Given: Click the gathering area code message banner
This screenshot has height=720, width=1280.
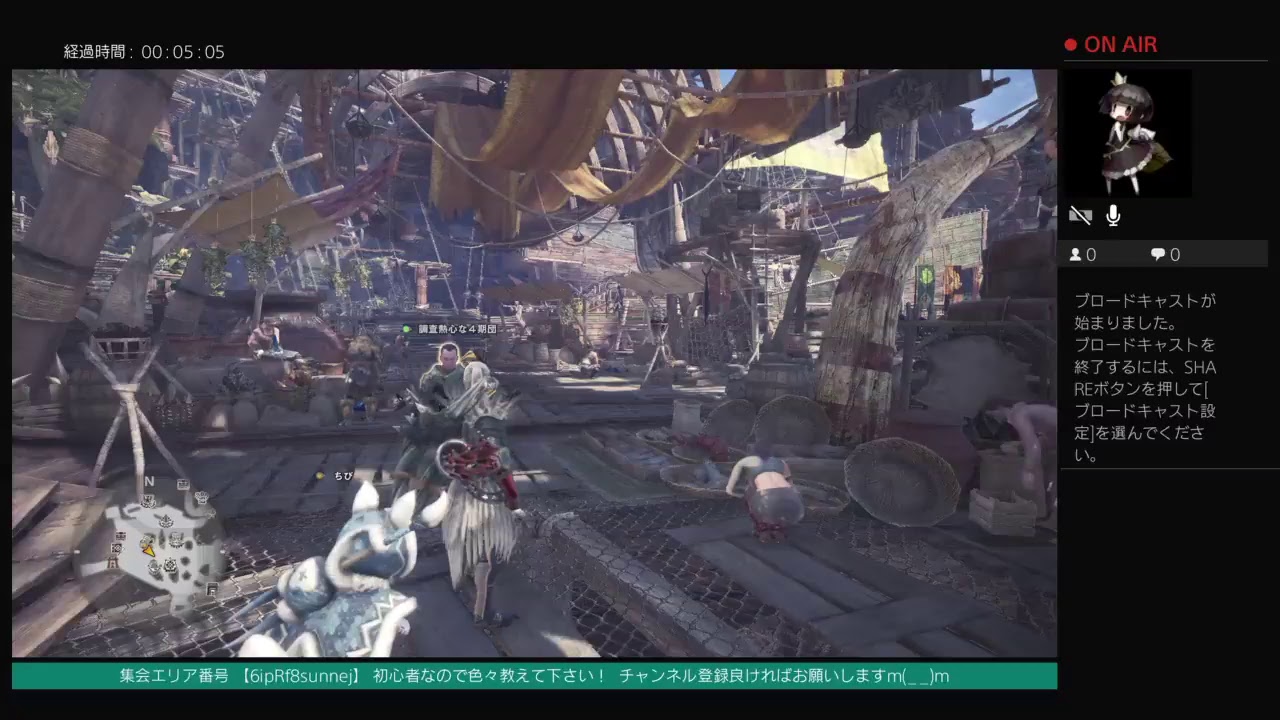Looking at the screenshot, I should (x=530, y=676).
